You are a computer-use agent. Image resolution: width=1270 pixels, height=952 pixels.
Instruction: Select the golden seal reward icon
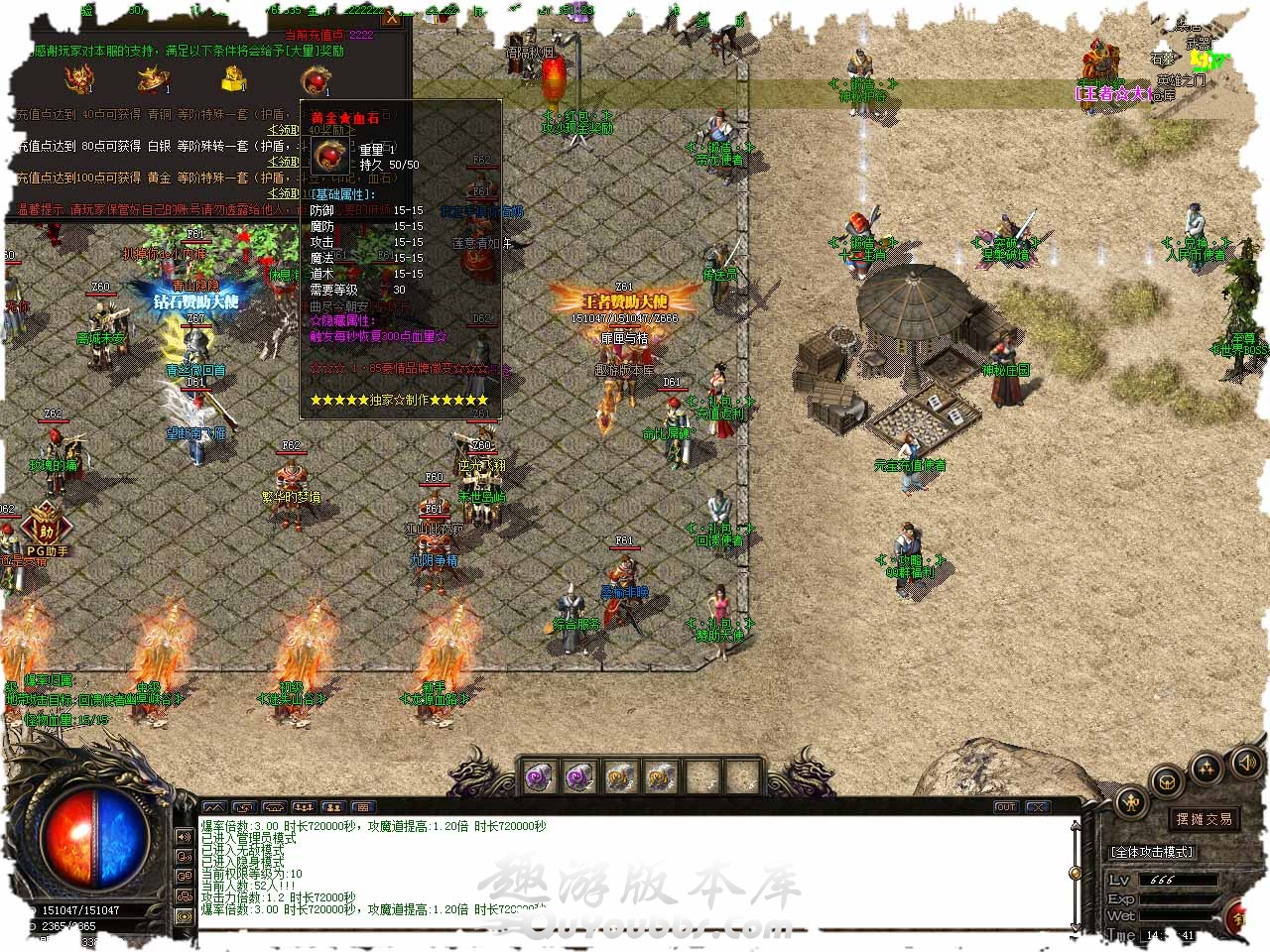[x=230, y=77]
